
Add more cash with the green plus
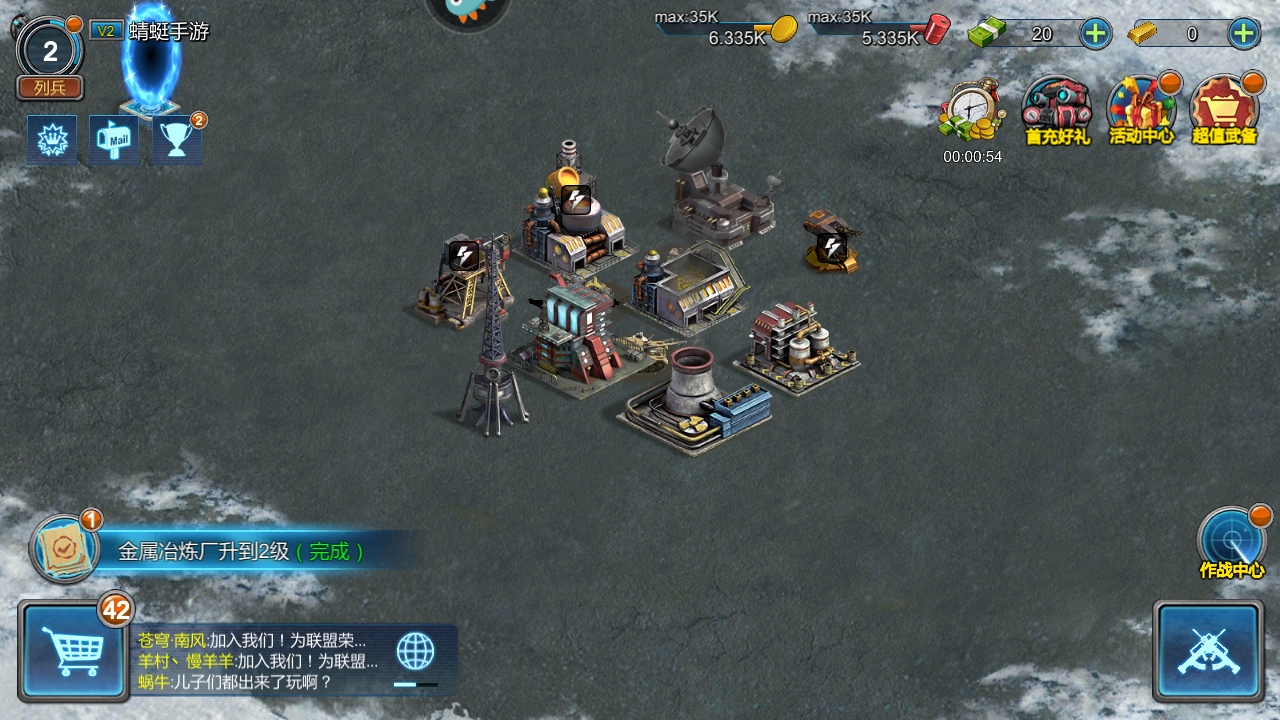pyautogui.click(x=1096, y=33)
